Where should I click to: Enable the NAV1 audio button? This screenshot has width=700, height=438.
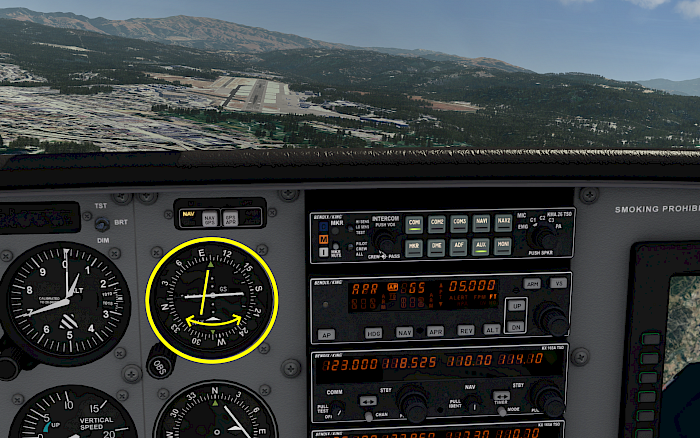481,224
